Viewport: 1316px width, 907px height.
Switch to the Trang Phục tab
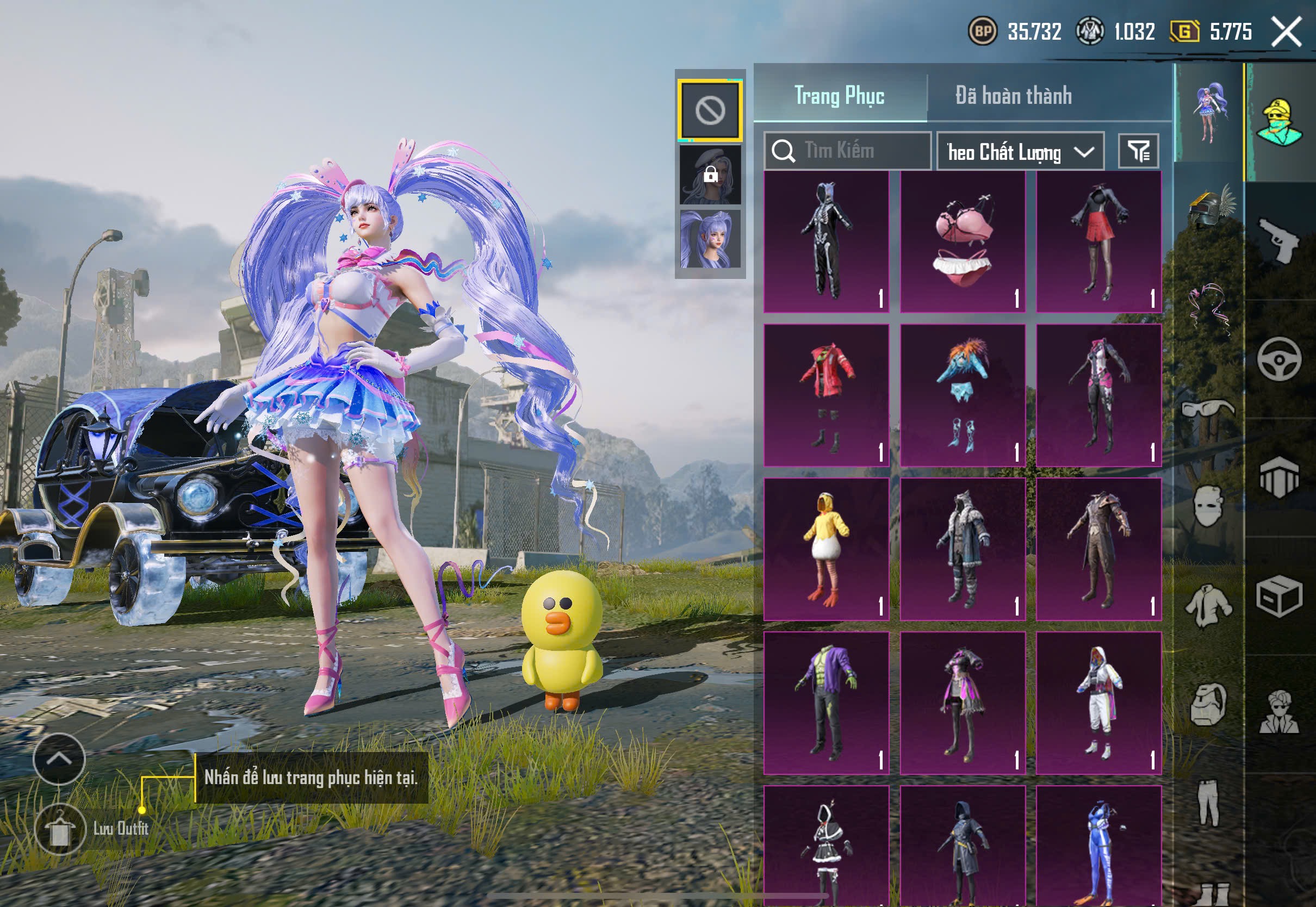pos(839,96)
